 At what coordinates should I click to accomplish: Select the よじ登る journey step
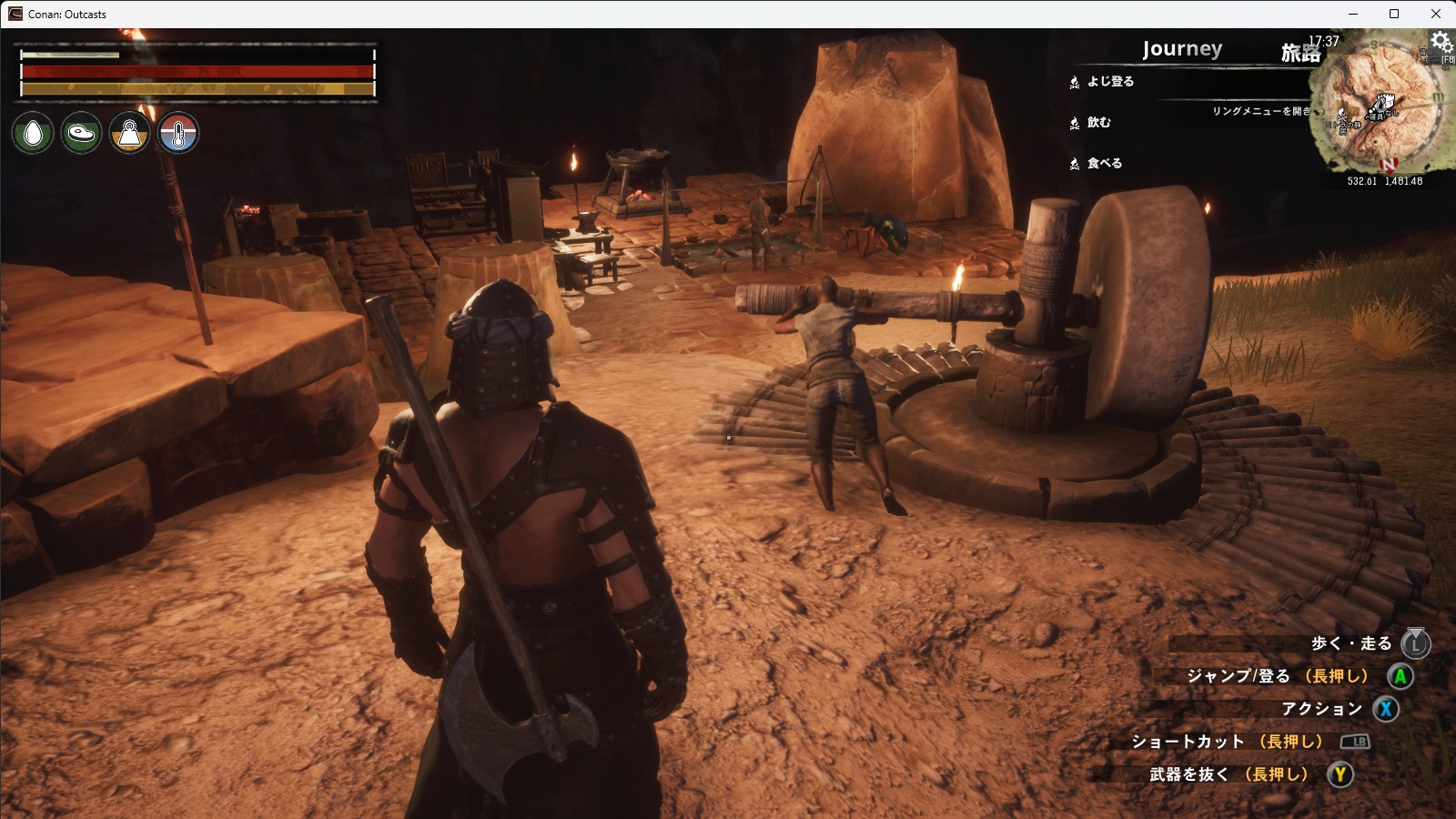[1110, 82]
